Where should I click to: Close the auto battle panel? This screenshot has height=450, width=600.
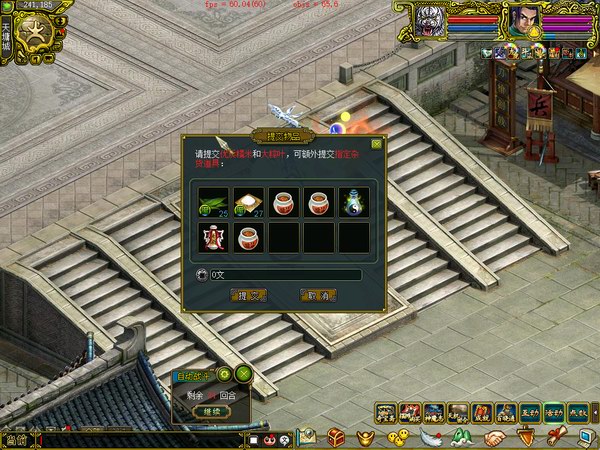(244, 374)
